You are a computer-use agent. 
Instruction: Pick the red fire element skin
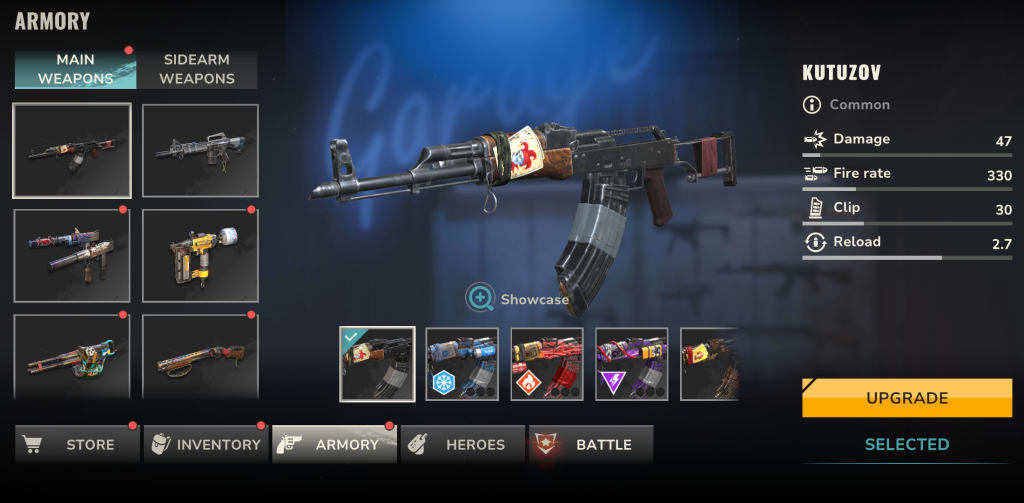tap(547, 364)
